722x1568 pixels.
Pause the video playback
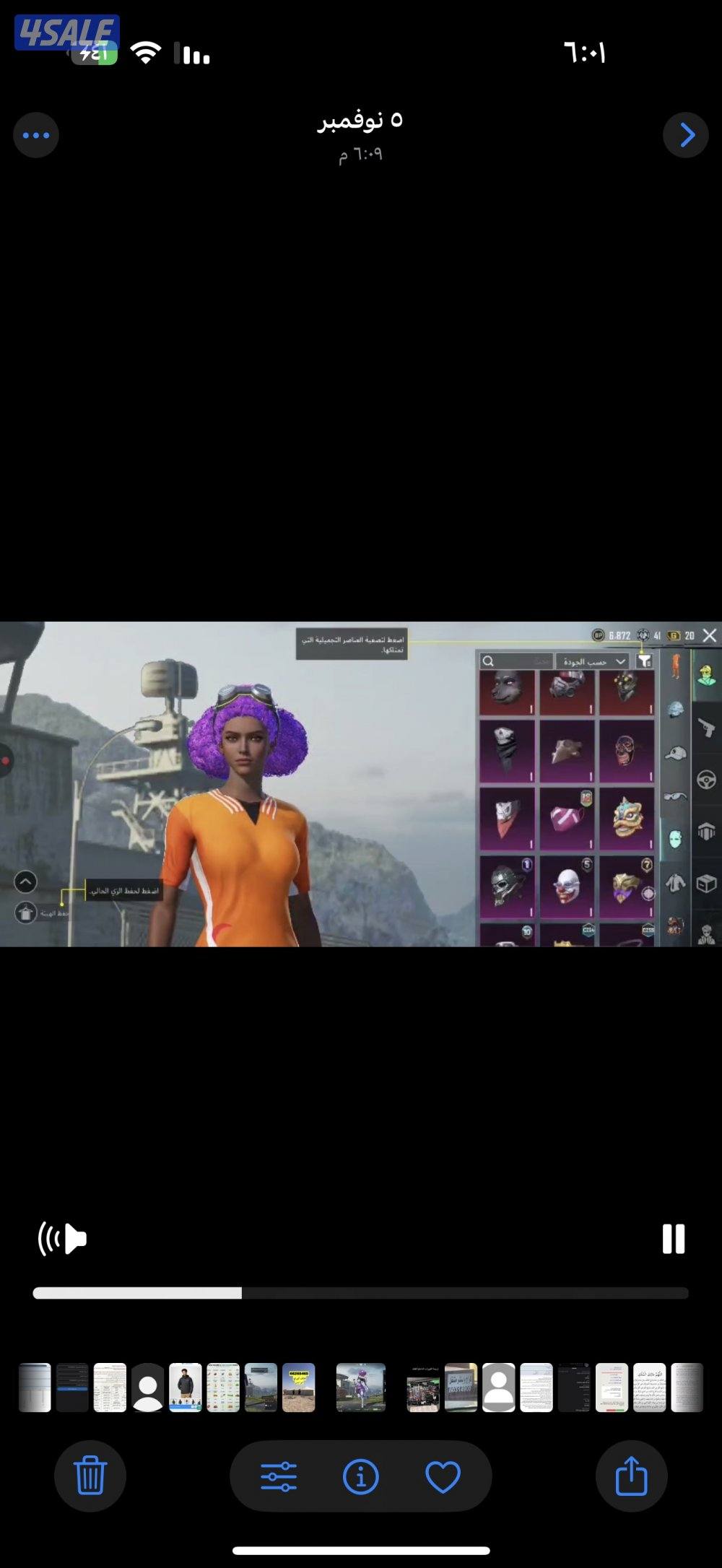click(x=674, y=1239)
